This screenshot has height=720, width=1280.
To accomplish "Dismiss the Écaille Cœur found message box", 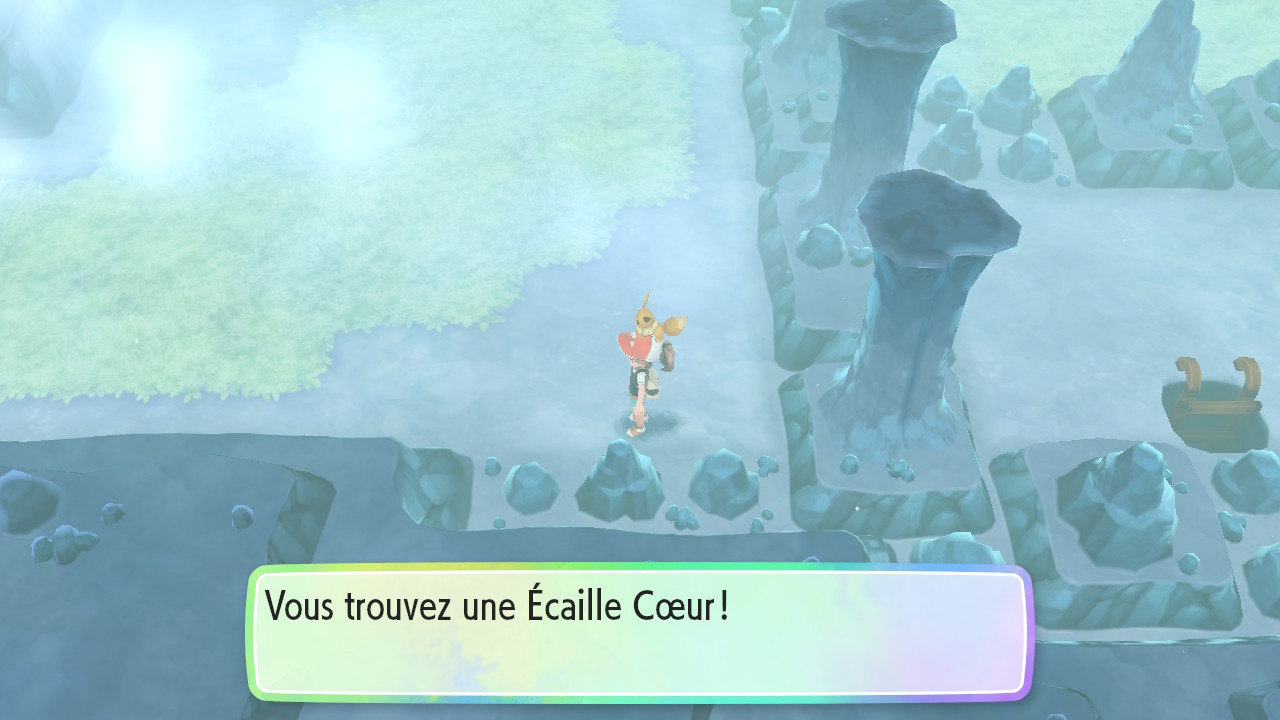I will pyautogui.click(x=639, y=632).
